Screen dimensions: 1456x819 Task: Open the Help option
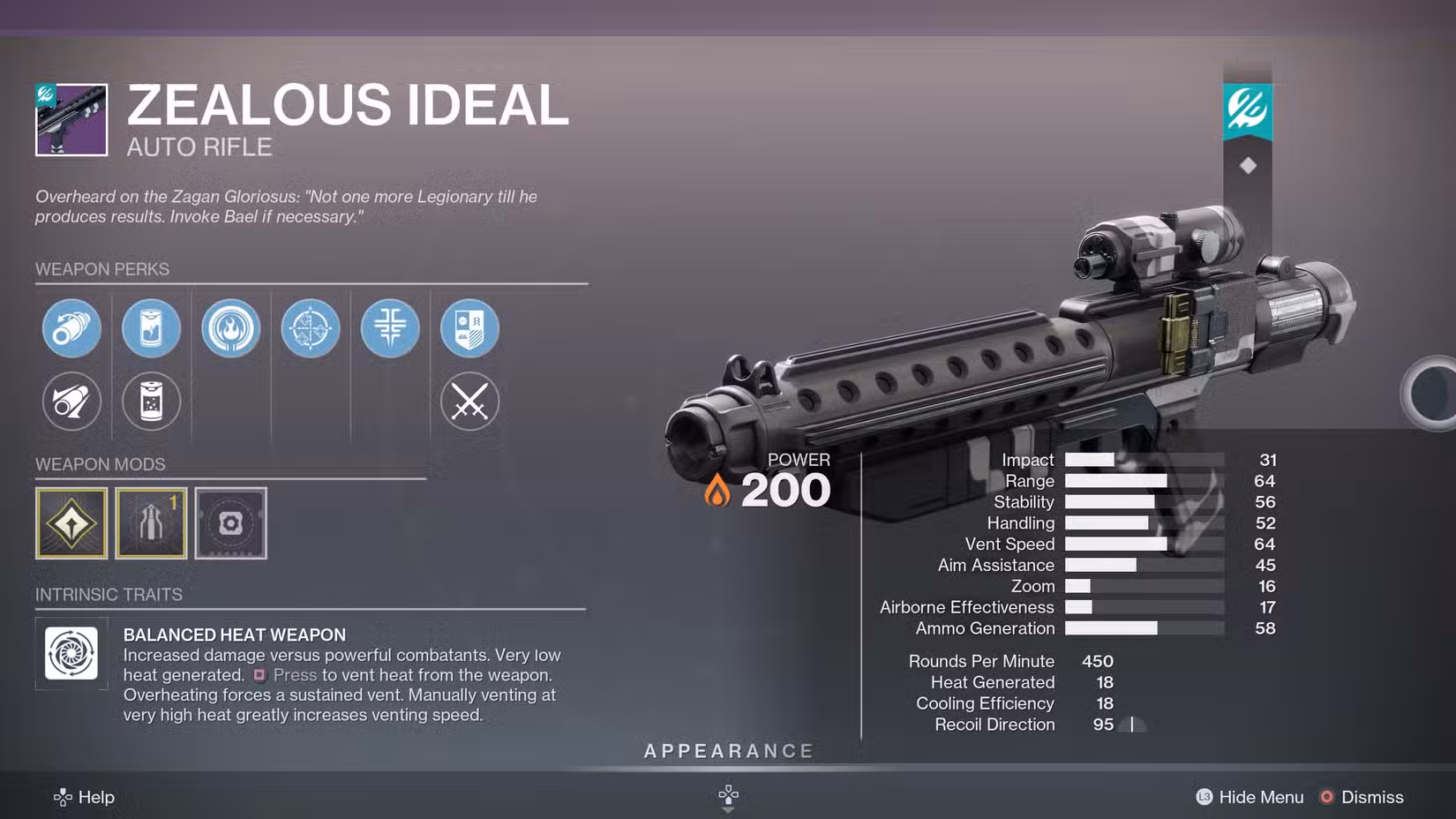click(86, 798)
